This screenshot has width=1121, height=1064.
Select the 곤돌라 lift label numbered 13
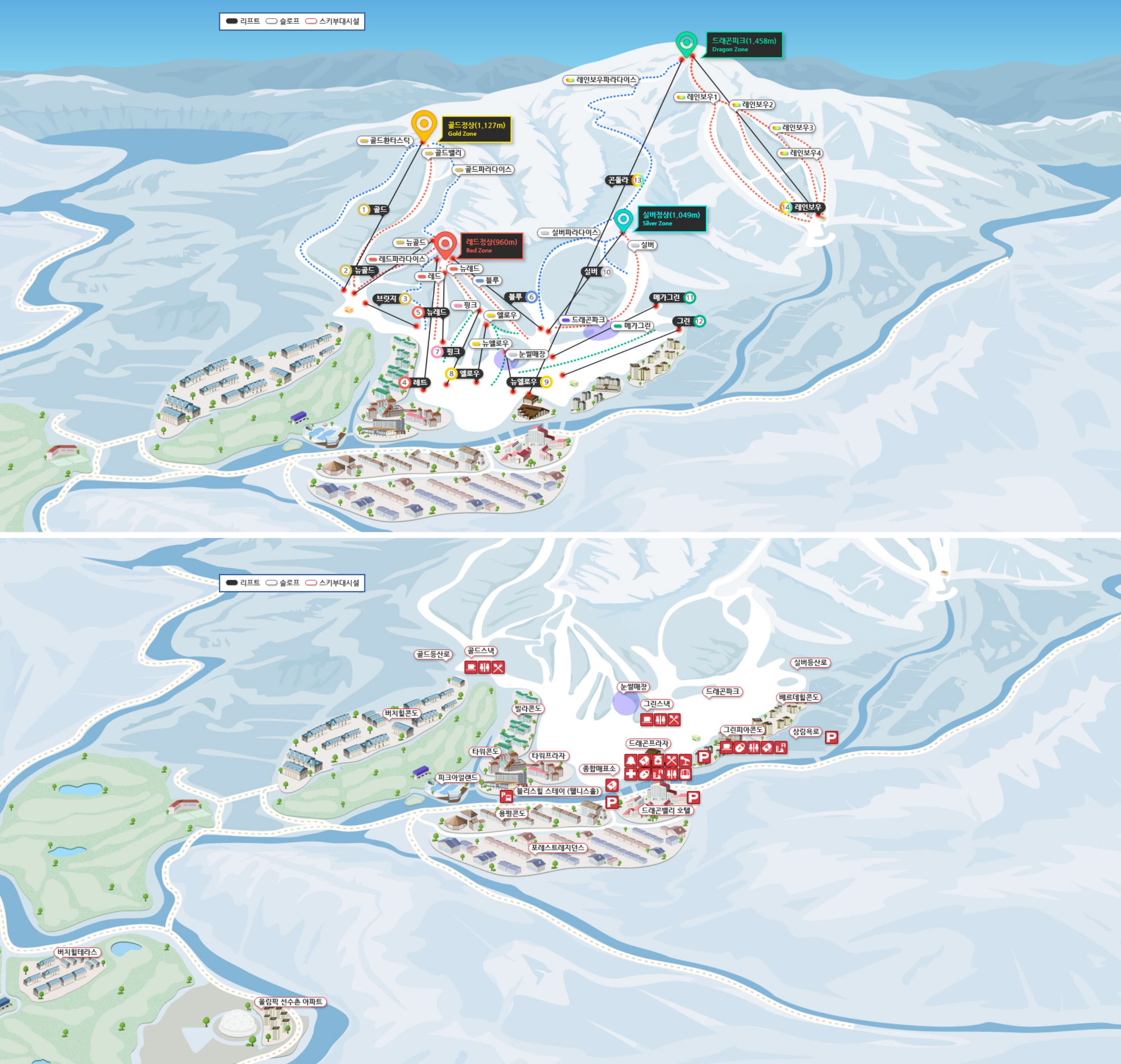tap(624, 181)
